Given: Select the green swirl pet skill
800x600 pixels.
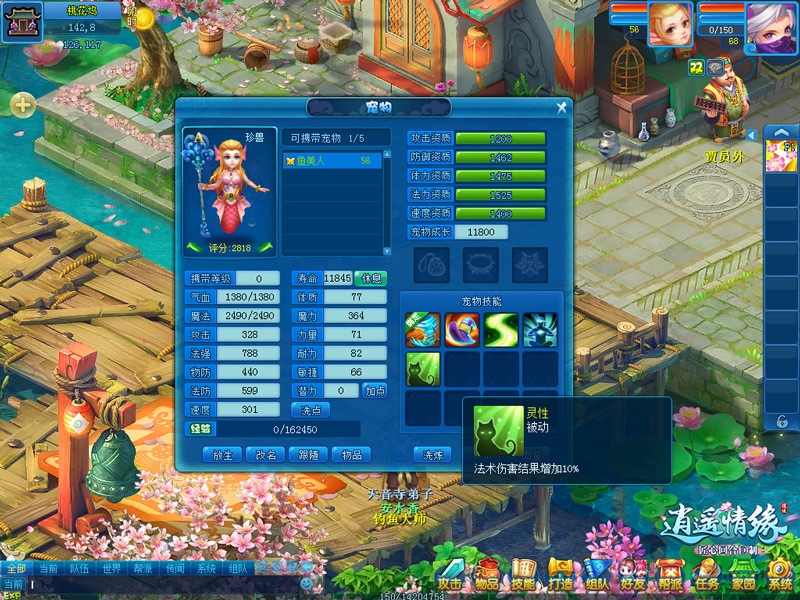Looking at the screenshot, I should pos(501,330).
